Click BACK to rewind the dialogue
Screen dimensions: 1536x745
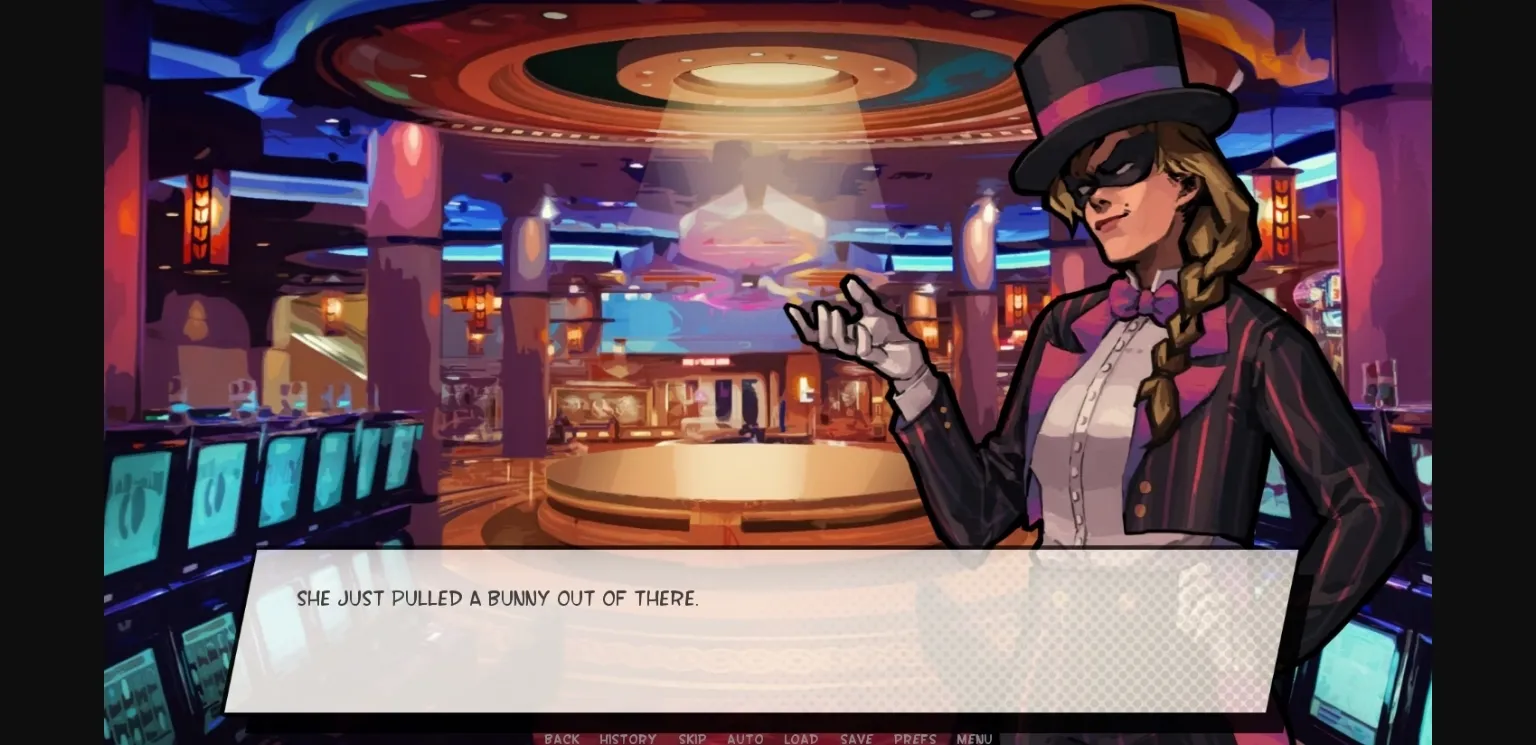[x=561, y=739]
